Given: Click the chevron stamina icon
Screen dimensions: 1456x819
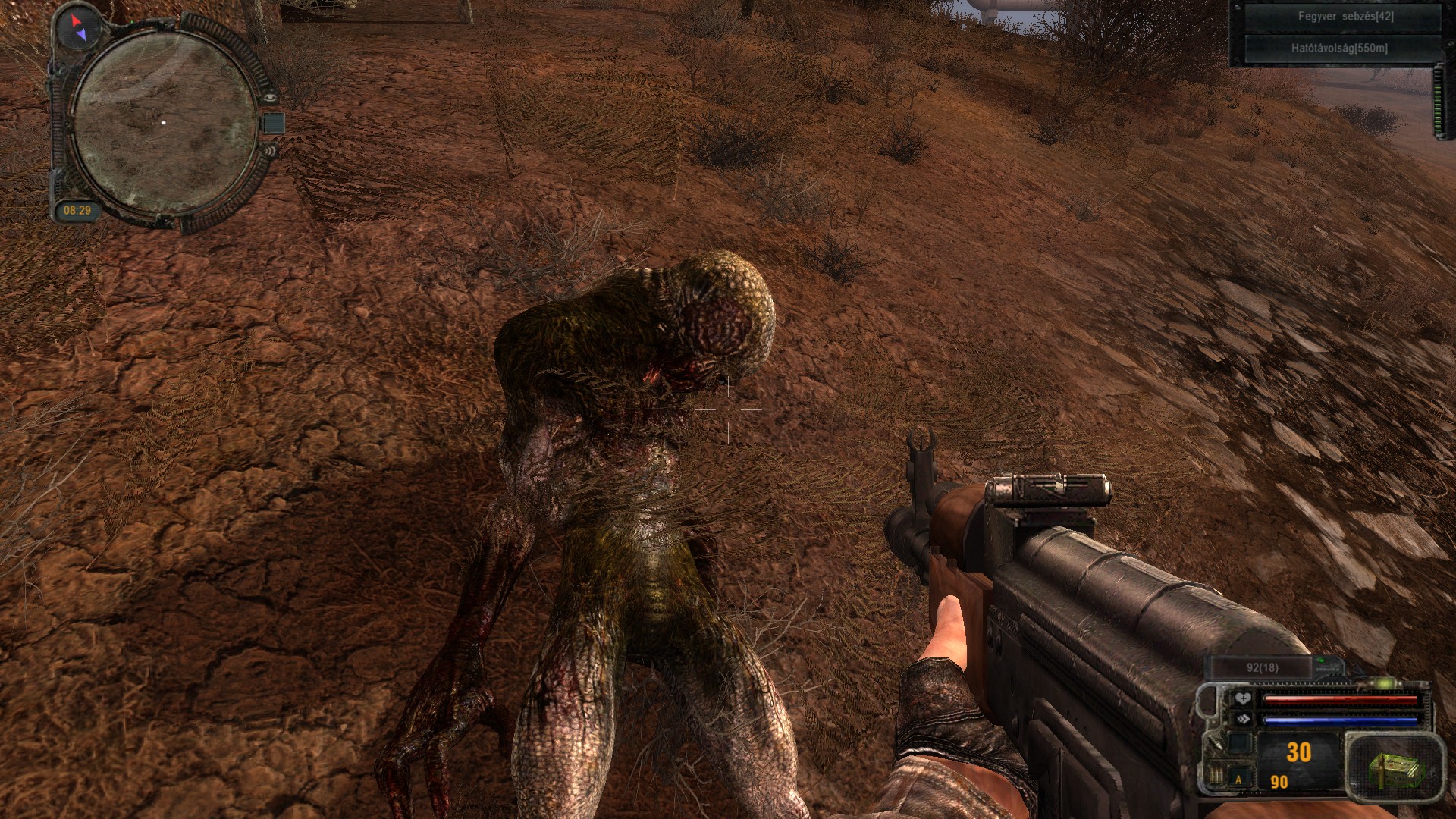Looking at the screenshot, I should point(1242,719).
